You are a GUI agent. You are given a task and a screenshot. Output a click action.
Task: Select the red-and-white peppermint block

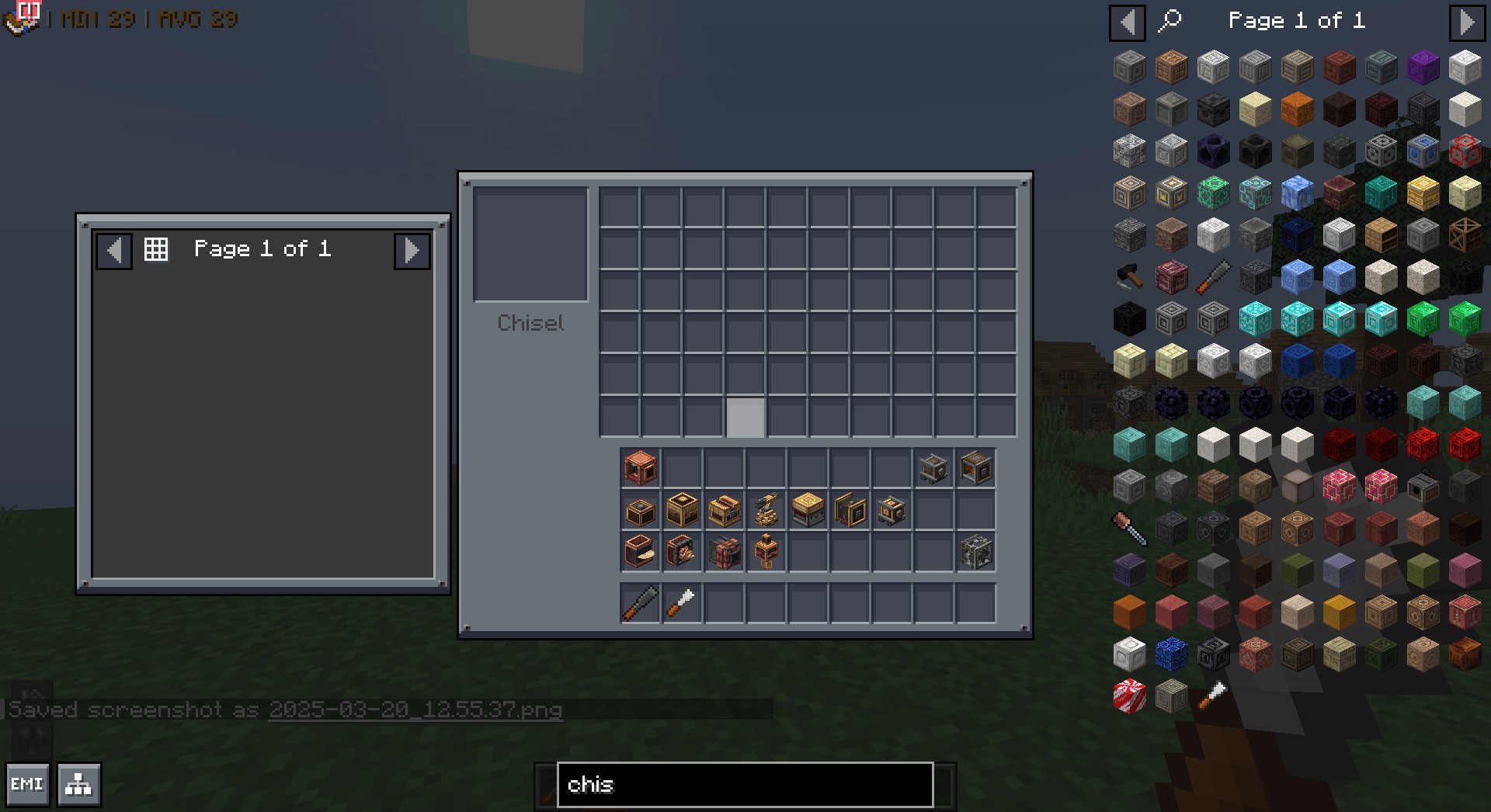(x=1129, y=696)
